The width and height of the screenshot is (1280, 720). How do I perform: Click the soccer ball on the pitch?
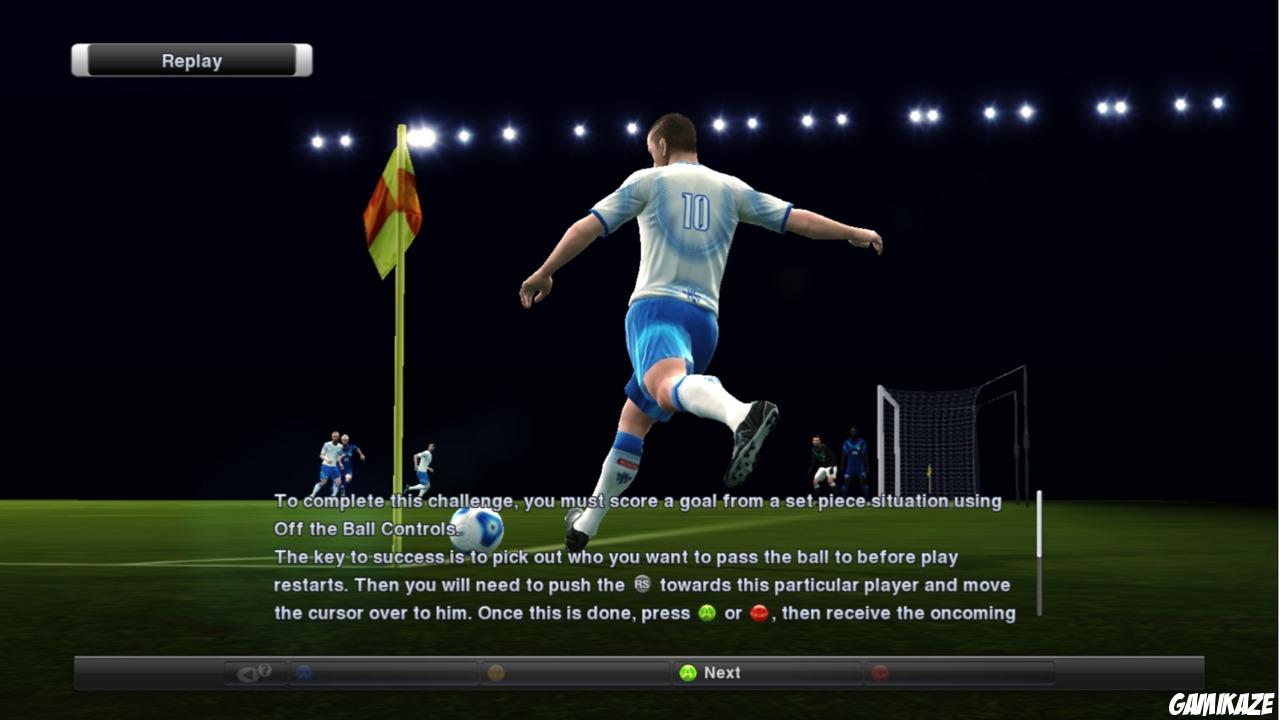point(477,526)
